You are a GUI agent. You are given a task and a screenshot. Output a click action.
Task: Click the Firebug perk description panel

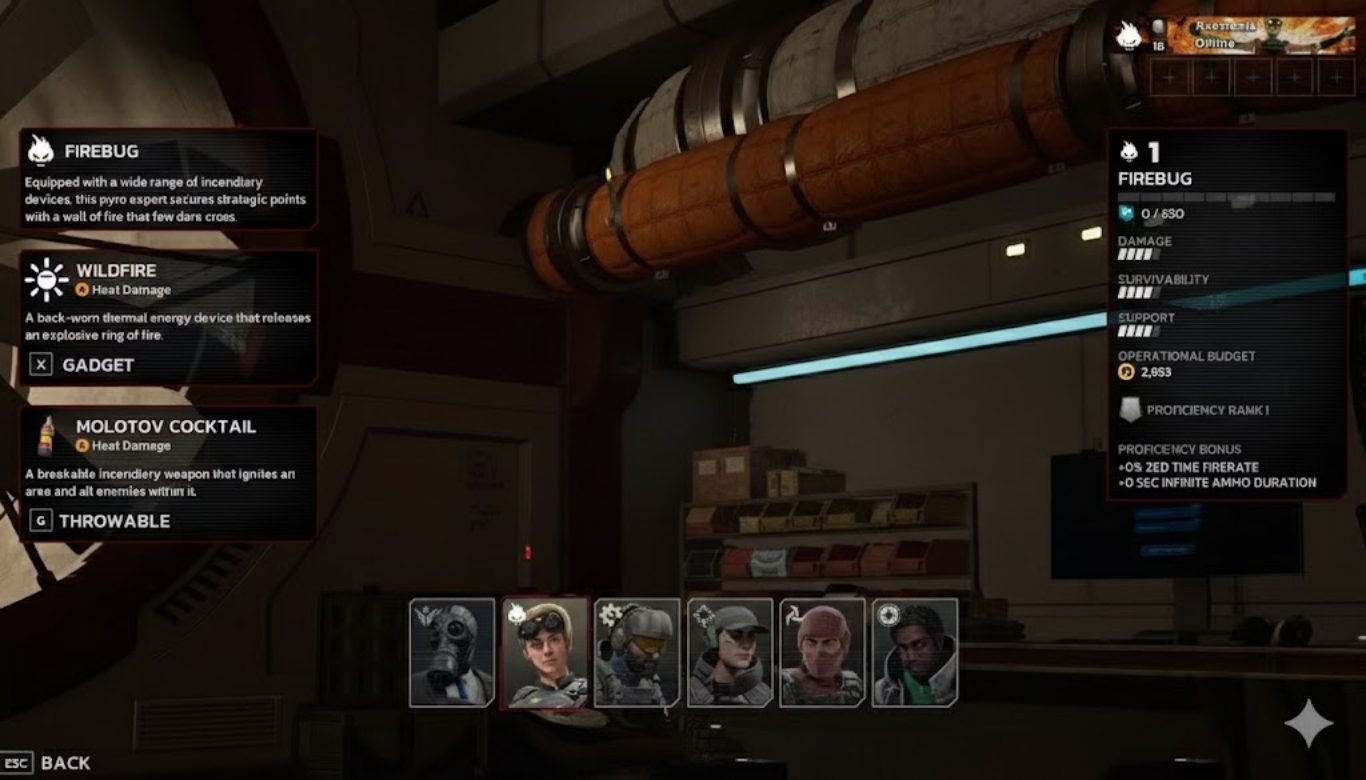[x=168, y=179]
